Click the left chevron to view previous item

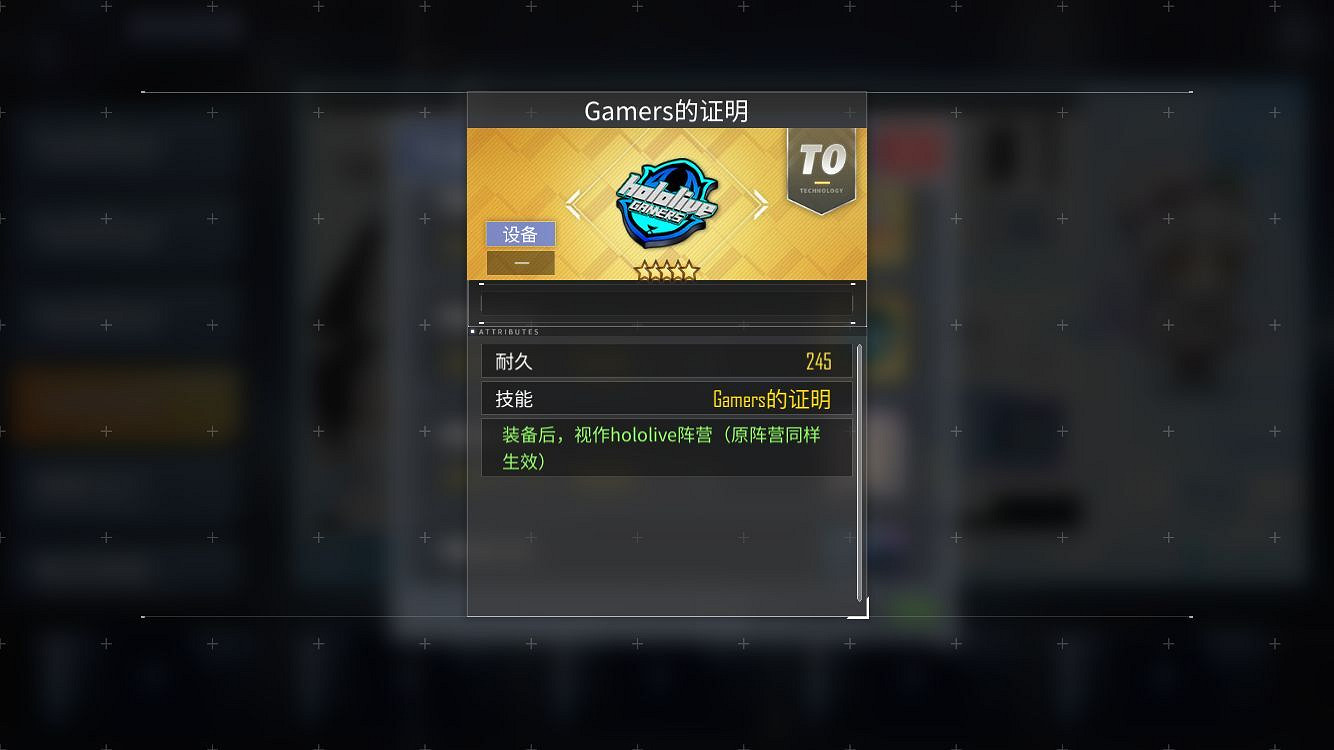point(573,203)
